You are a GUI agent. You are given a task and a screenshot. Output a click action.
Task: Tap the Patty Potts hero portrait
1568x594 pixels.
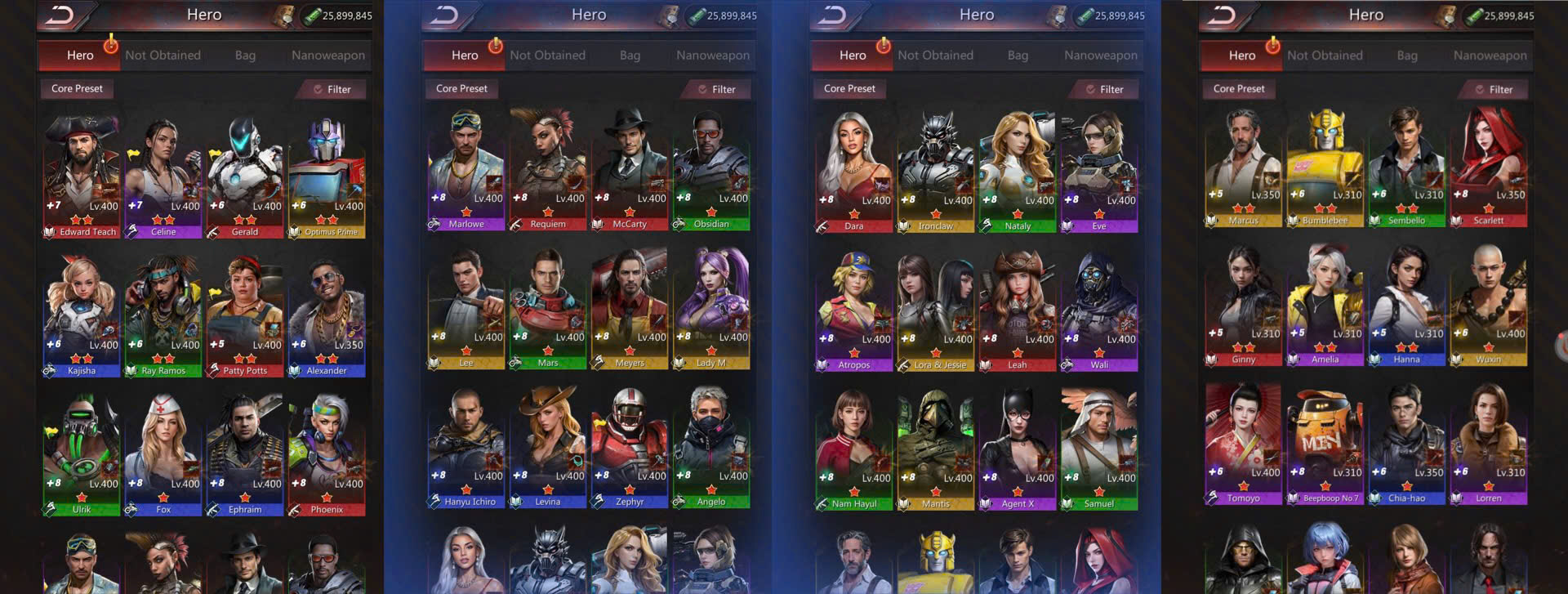tap(245, 310)
